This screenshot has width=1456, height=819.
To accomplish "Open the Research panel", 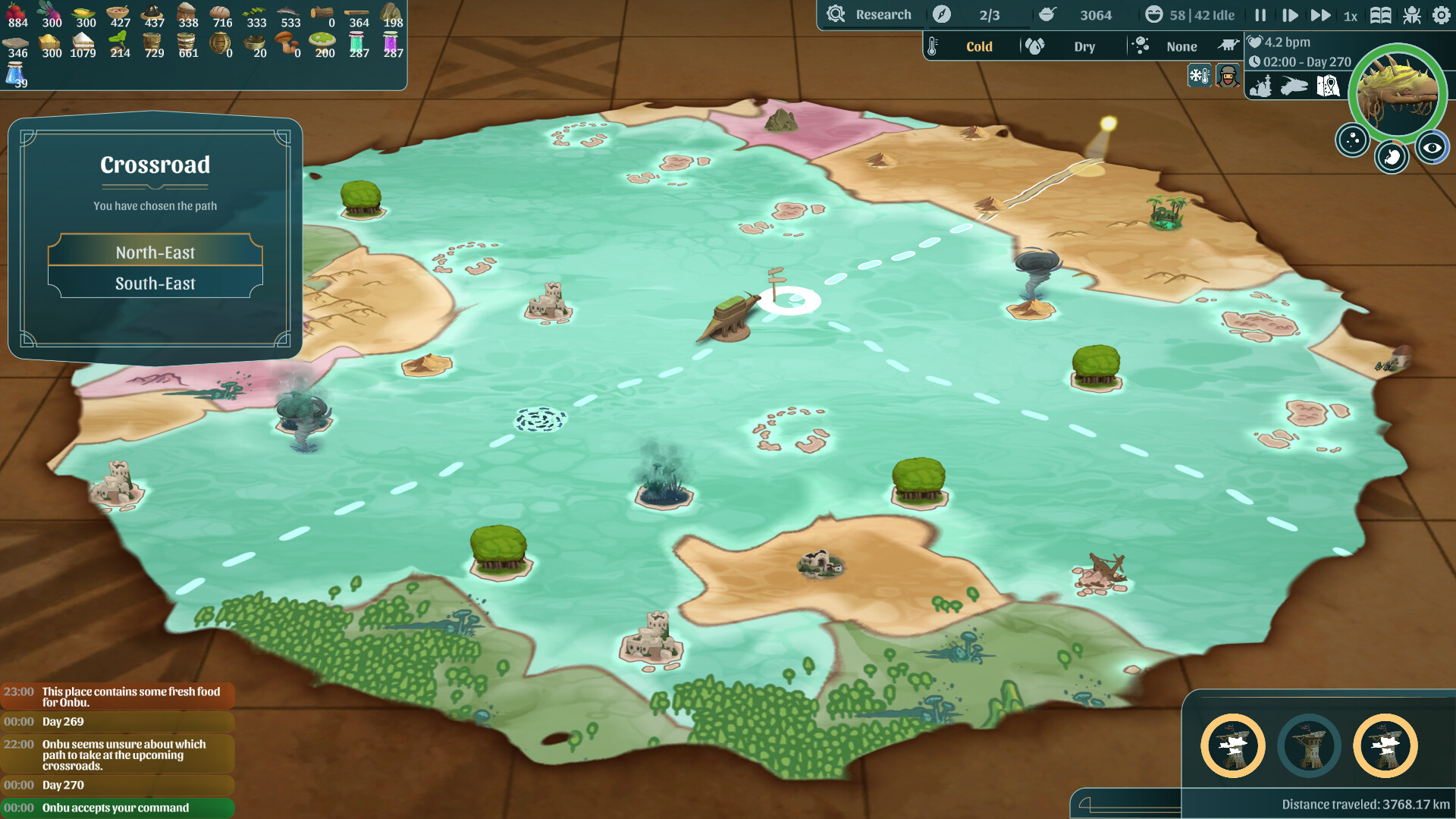I will [x=872, y=14].
